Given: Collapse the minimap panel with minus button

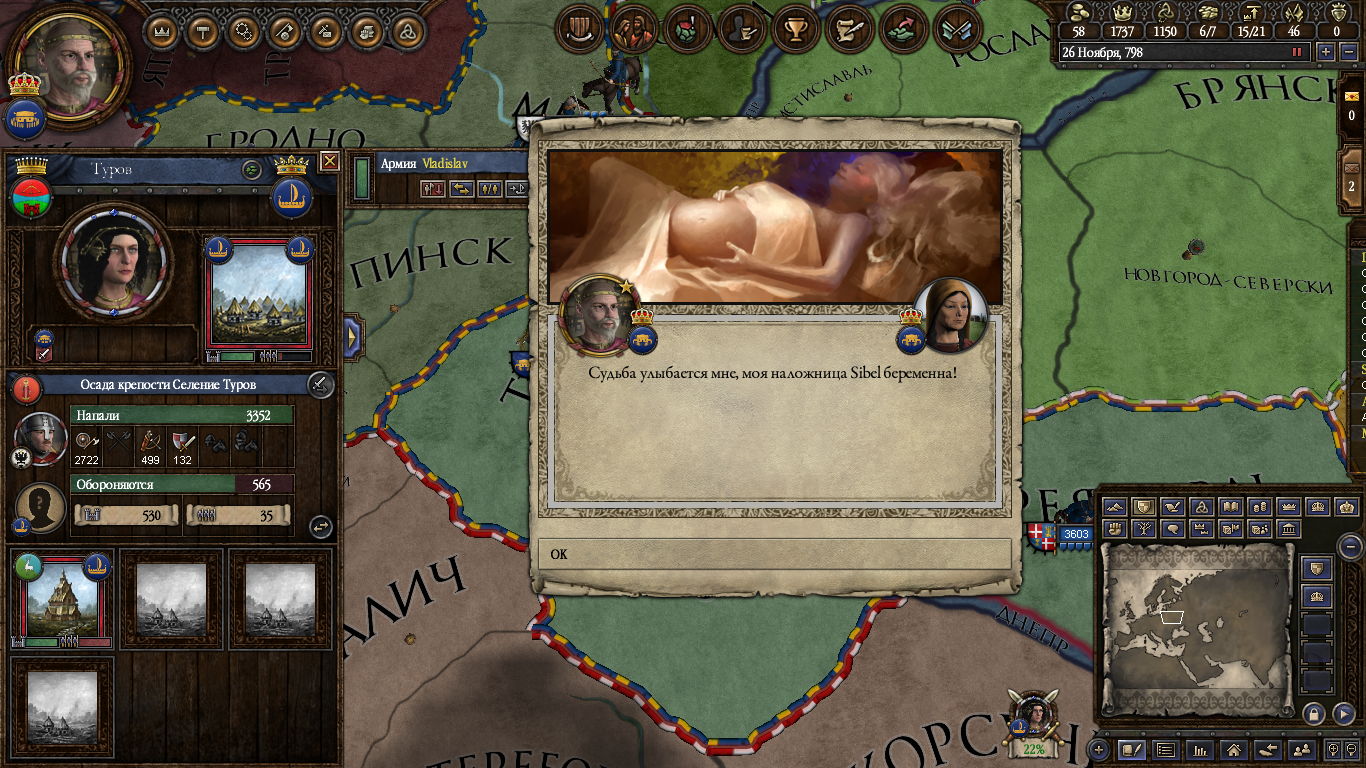Looking at the screenshot, I should (1350, 546).
